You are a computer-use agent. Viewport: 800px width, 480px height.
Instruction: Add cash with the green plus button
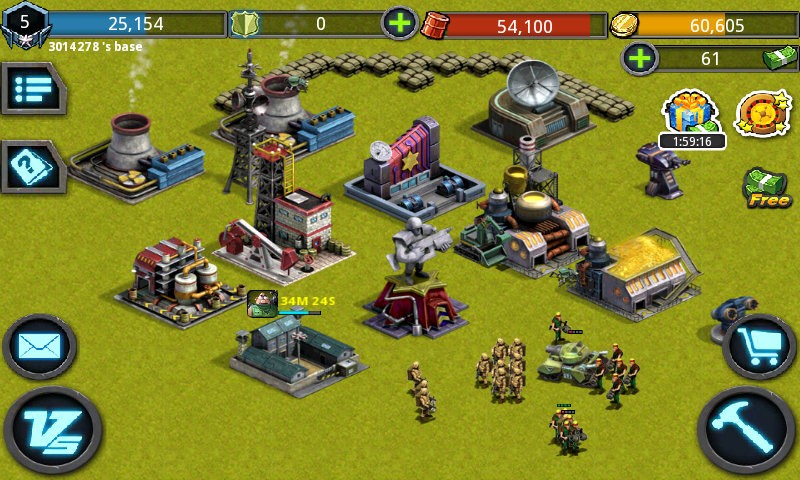[x=640, y=58]
